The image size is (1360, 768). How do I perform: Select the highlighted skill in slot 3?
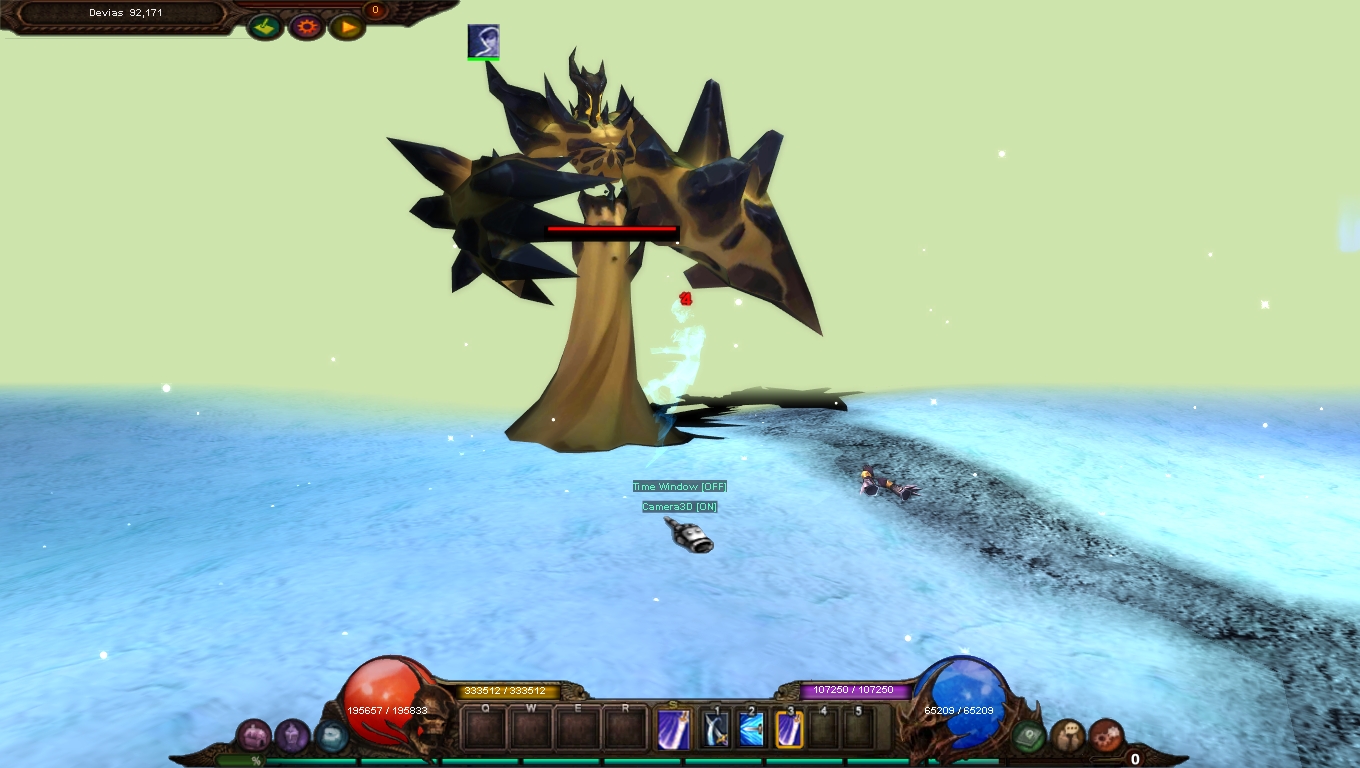click(790, 729)
